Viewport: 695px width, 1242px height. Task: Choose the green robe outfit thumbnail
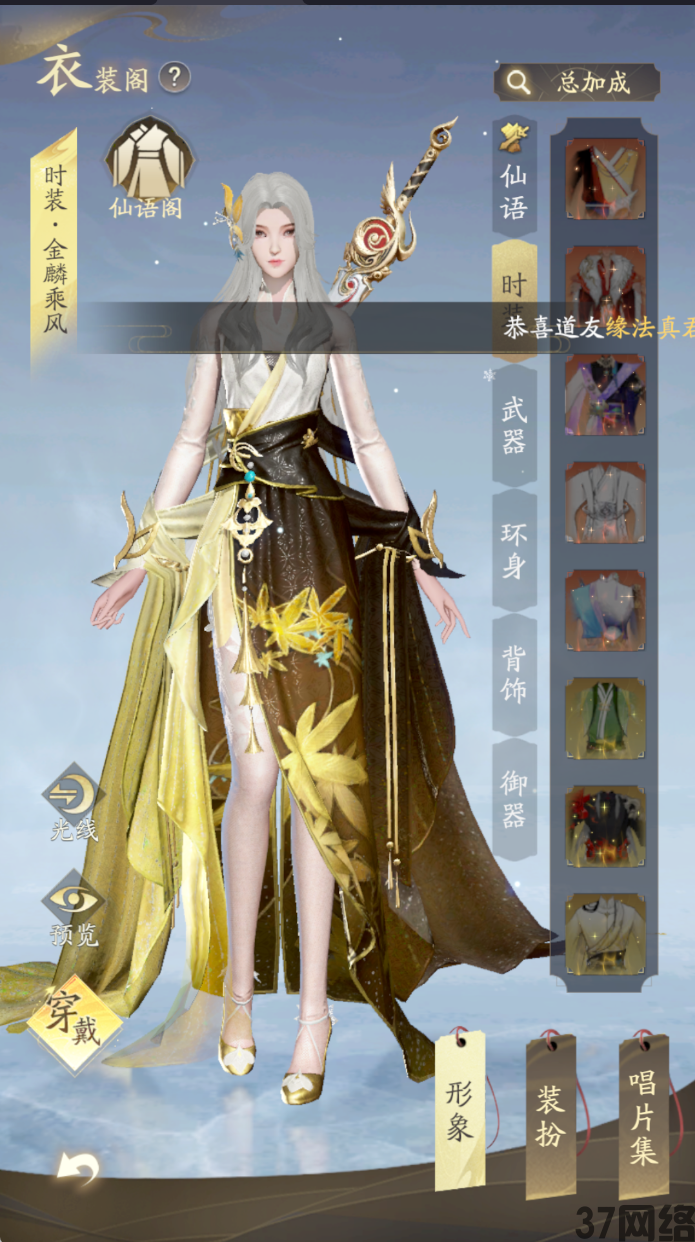point(605,717)
